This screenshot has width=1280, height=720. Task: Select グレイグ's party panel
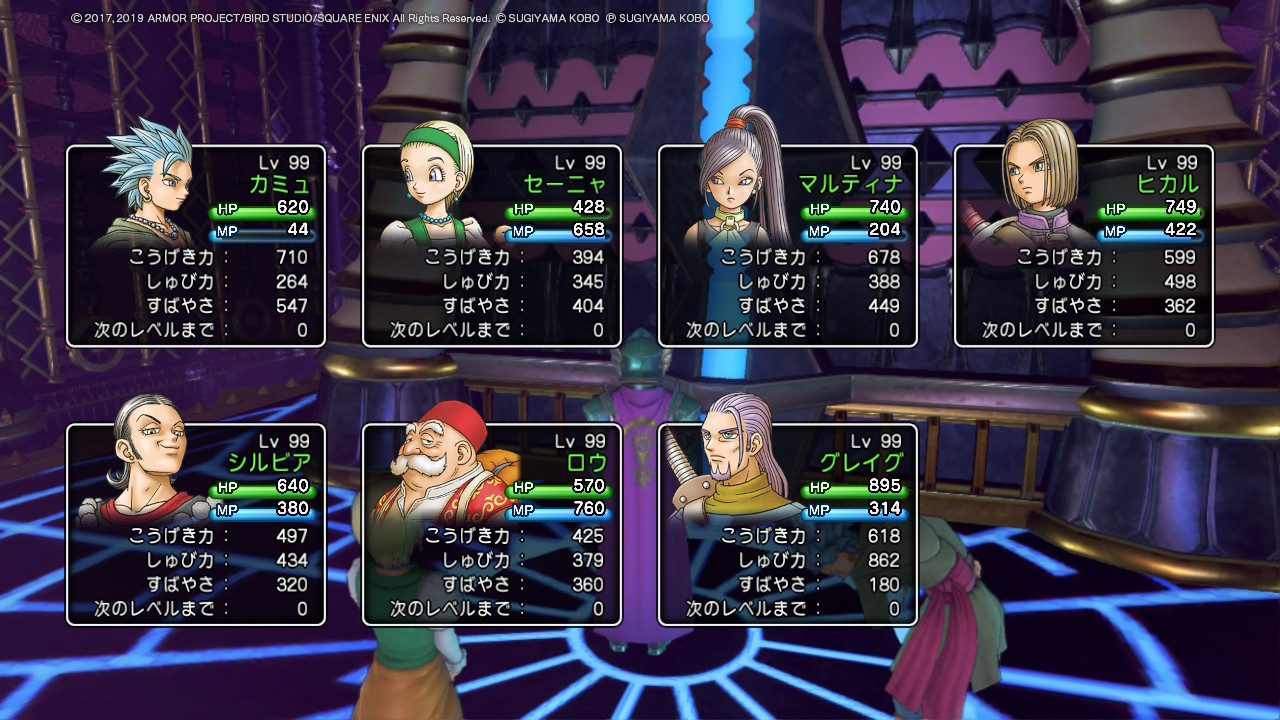click(788, 525)
